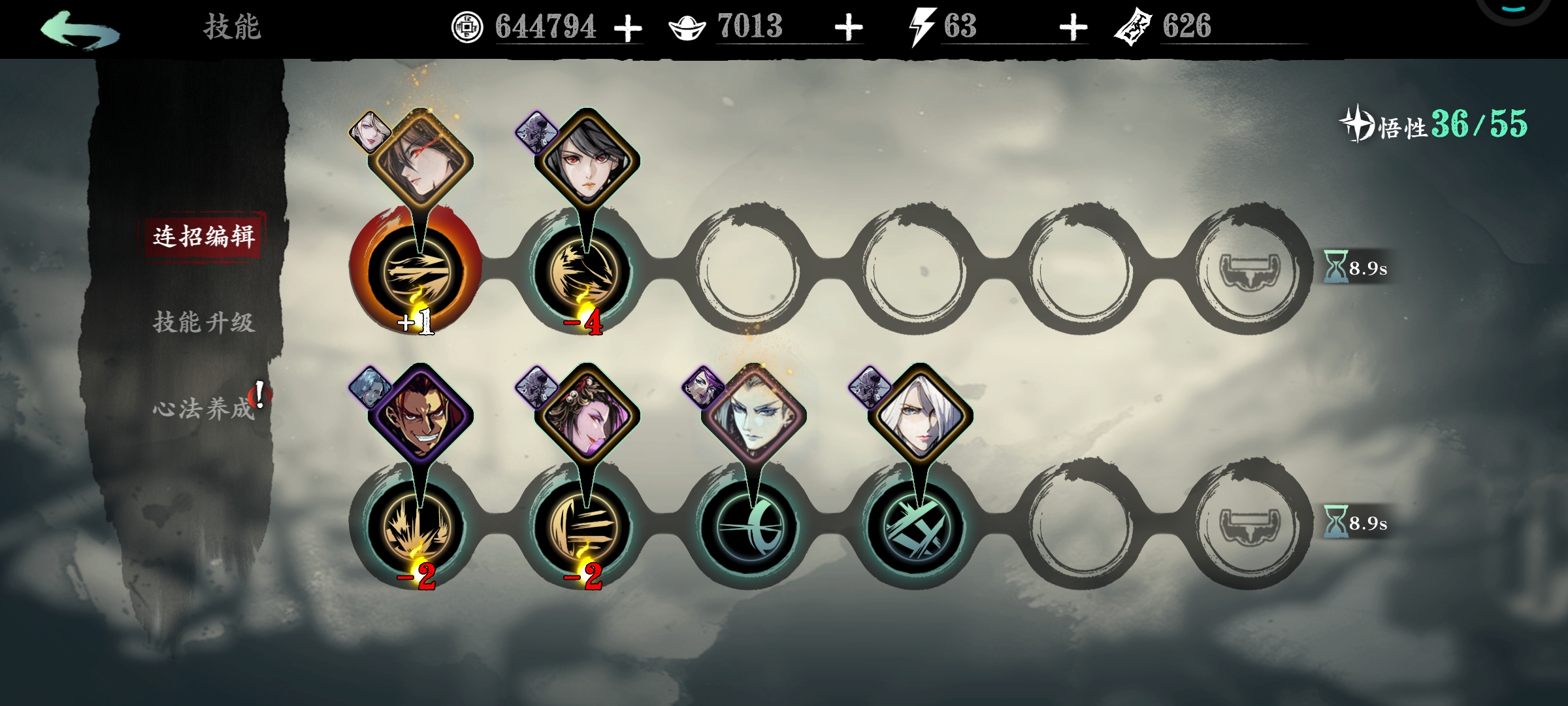This screenshot has height=706, width=1568.
Task: Add silver ingots using the plus button
Action: [x=849, y=29]
